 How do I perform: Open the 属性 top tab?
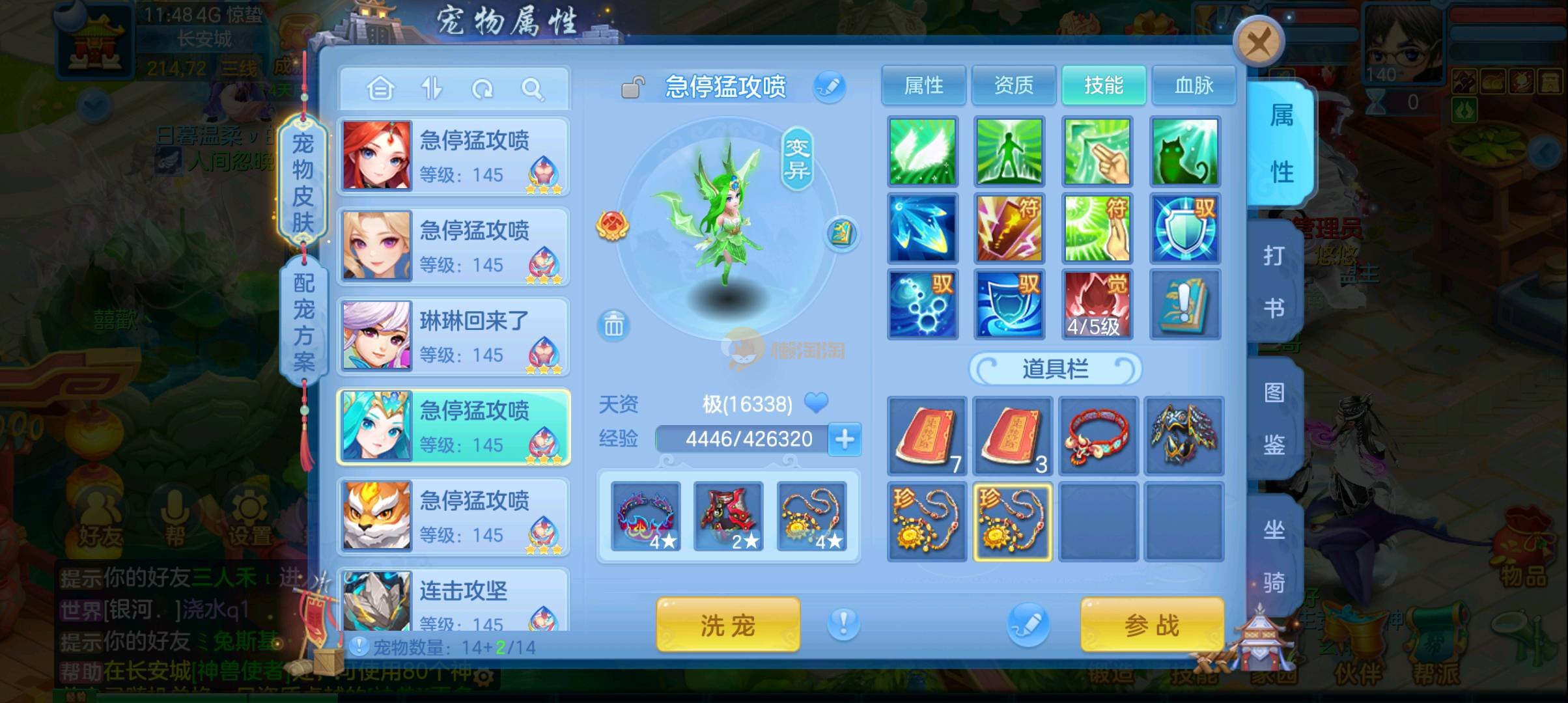923,85
